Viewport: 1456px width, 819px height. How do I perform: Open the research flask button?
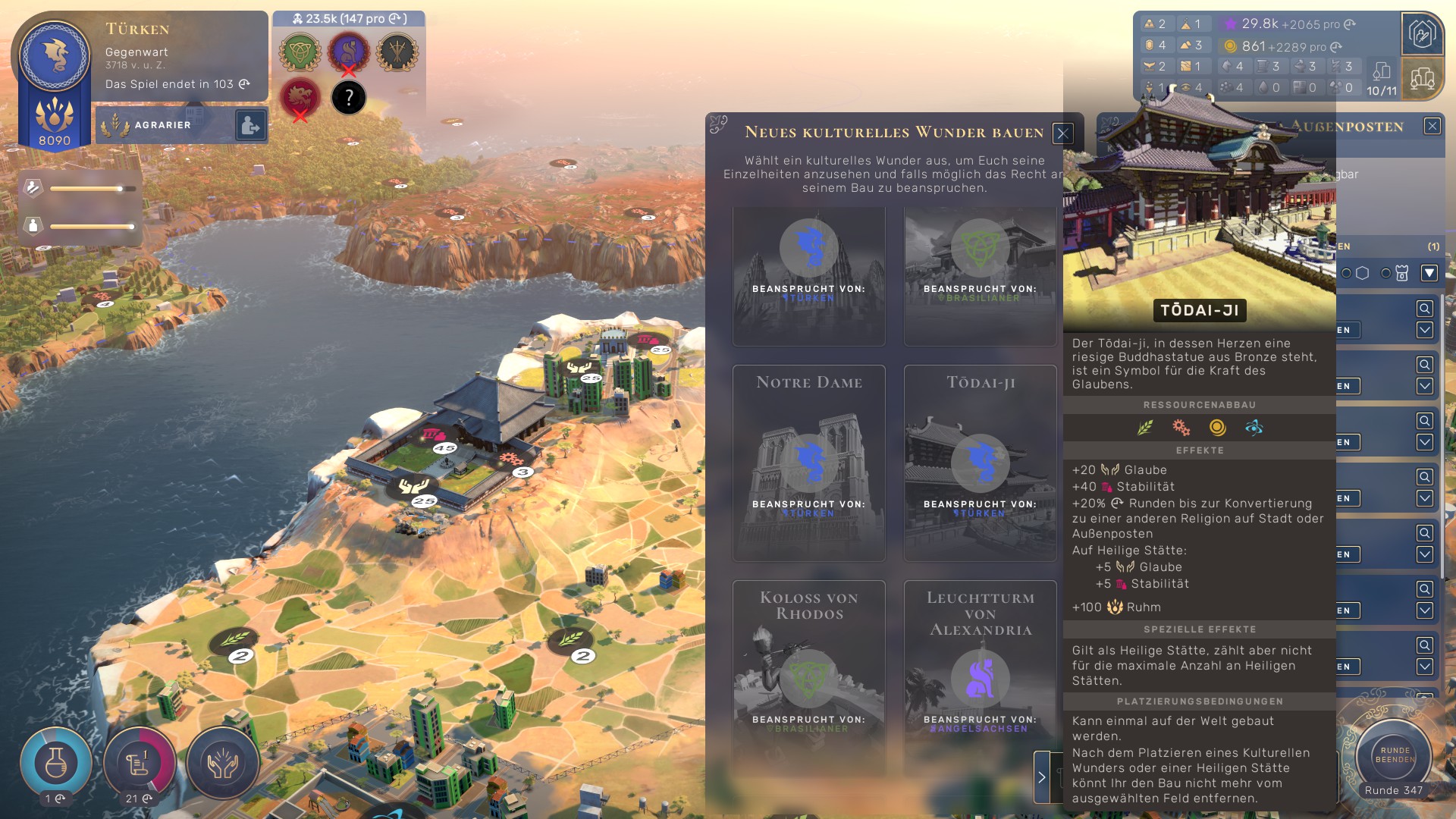click(56, 762)
